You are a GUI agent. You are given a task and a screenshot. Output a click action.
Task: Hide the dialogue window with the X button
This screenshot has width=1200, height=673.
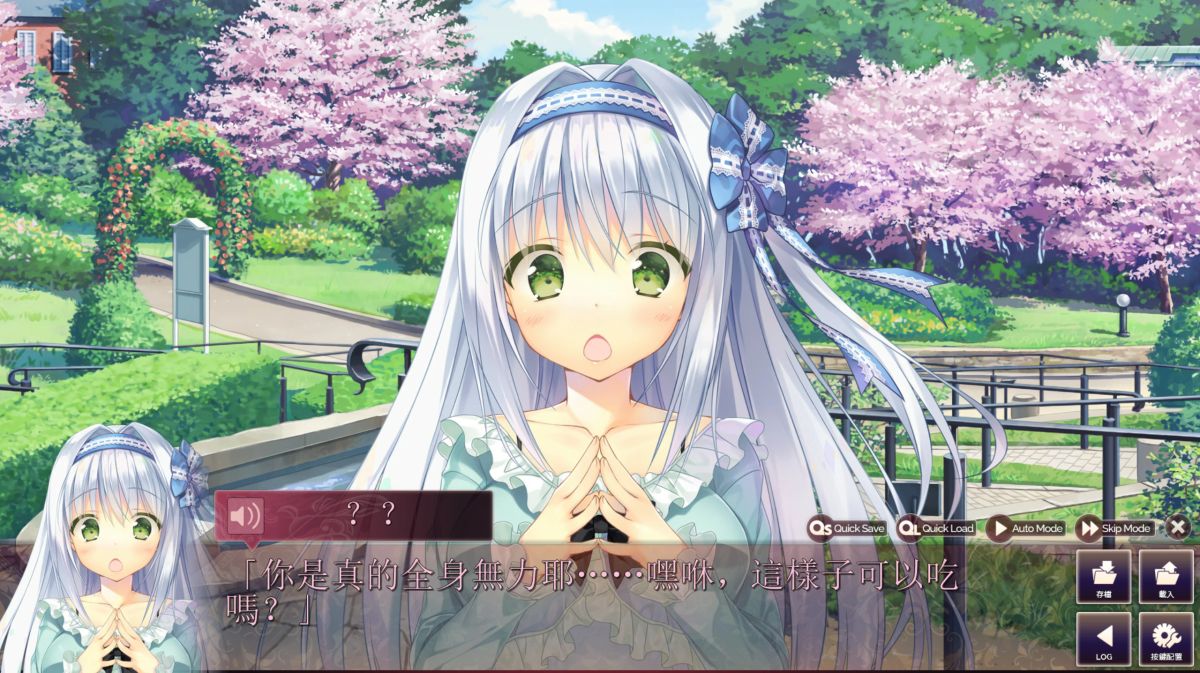[1178, 527]
